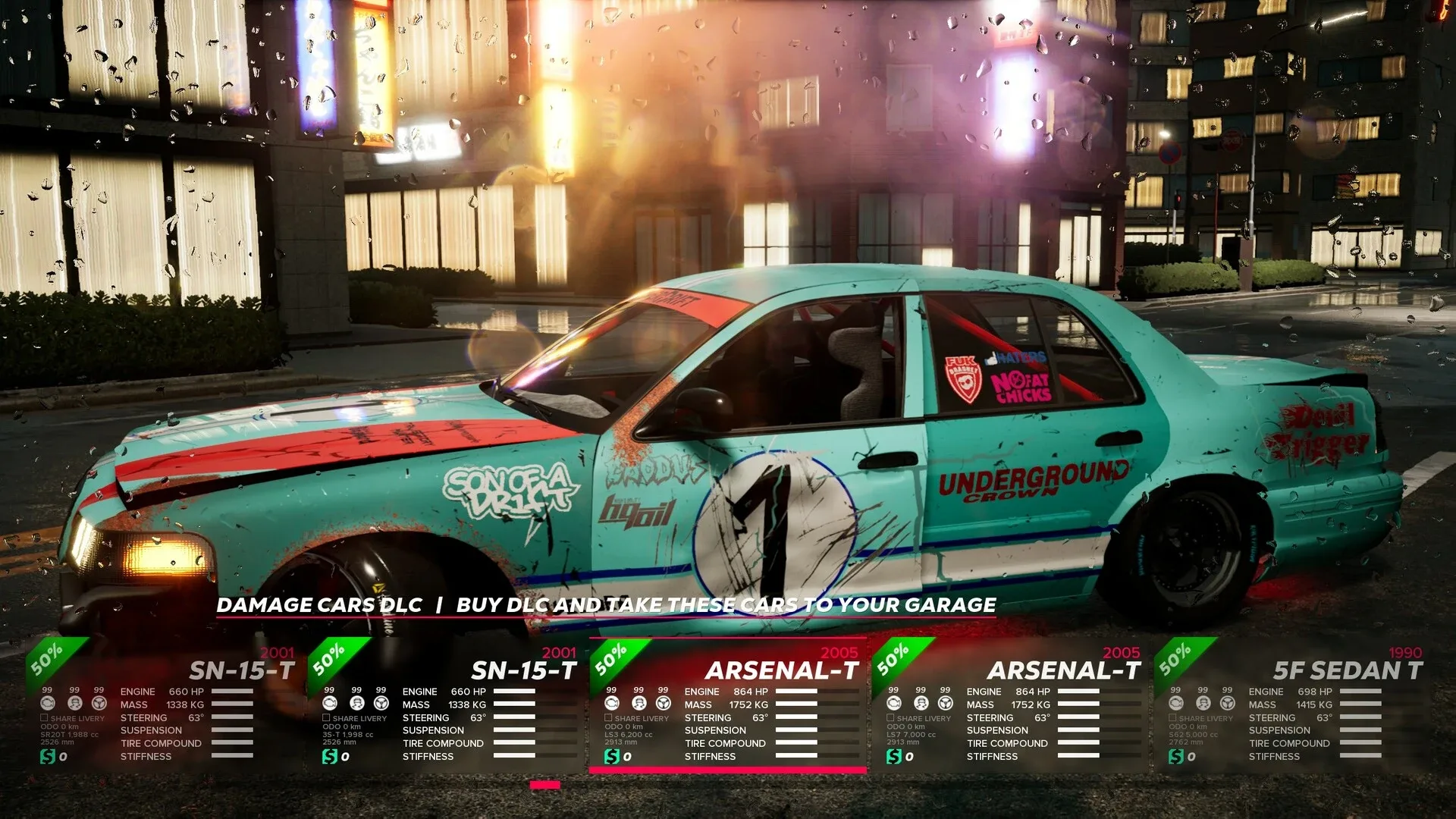
Task: Click the driver condition icon on the ARSENAL-T card
Action: tap(639, 704)
